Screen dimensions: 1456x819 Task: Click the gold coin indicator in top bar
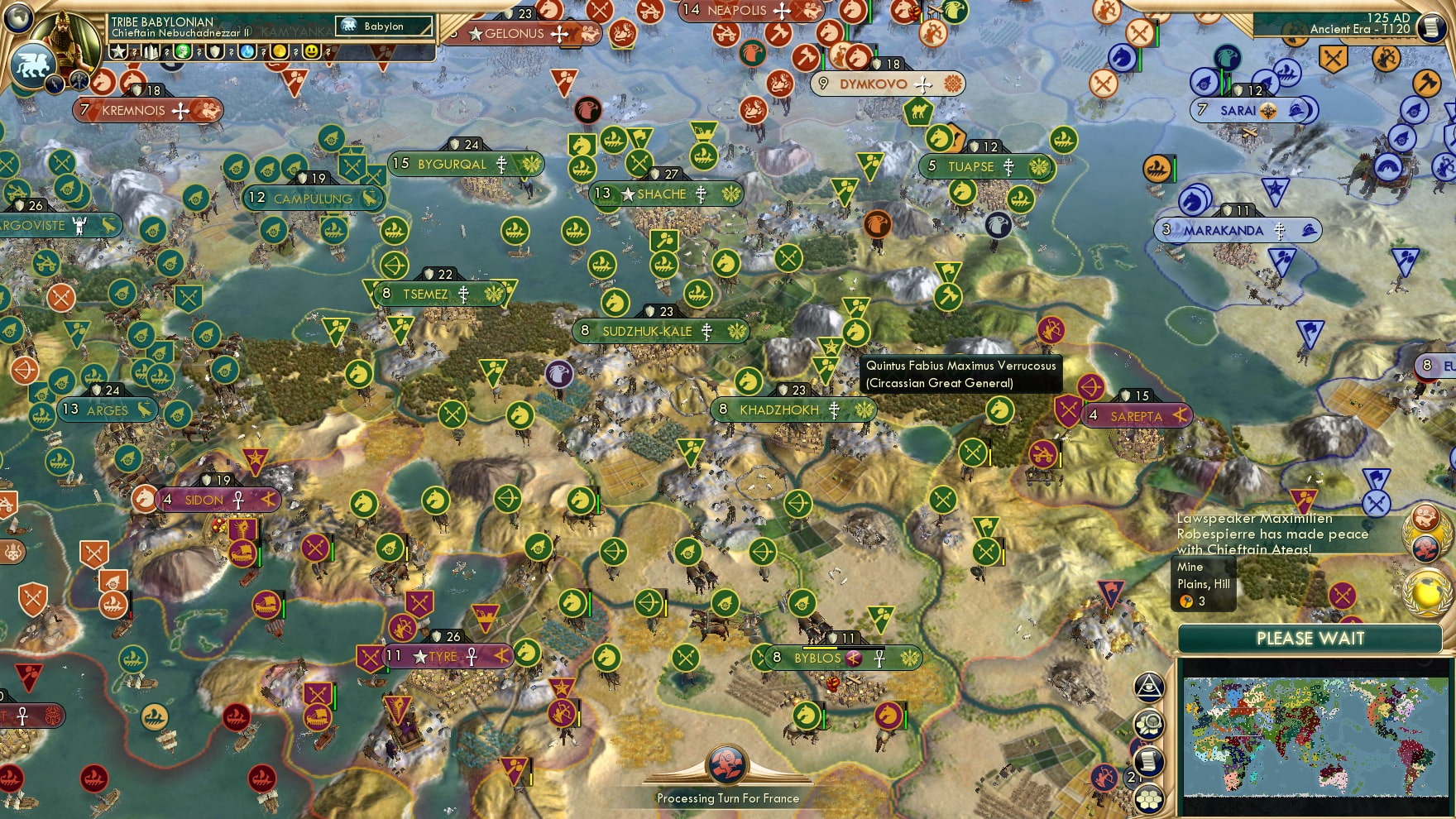tap(280, 53)
